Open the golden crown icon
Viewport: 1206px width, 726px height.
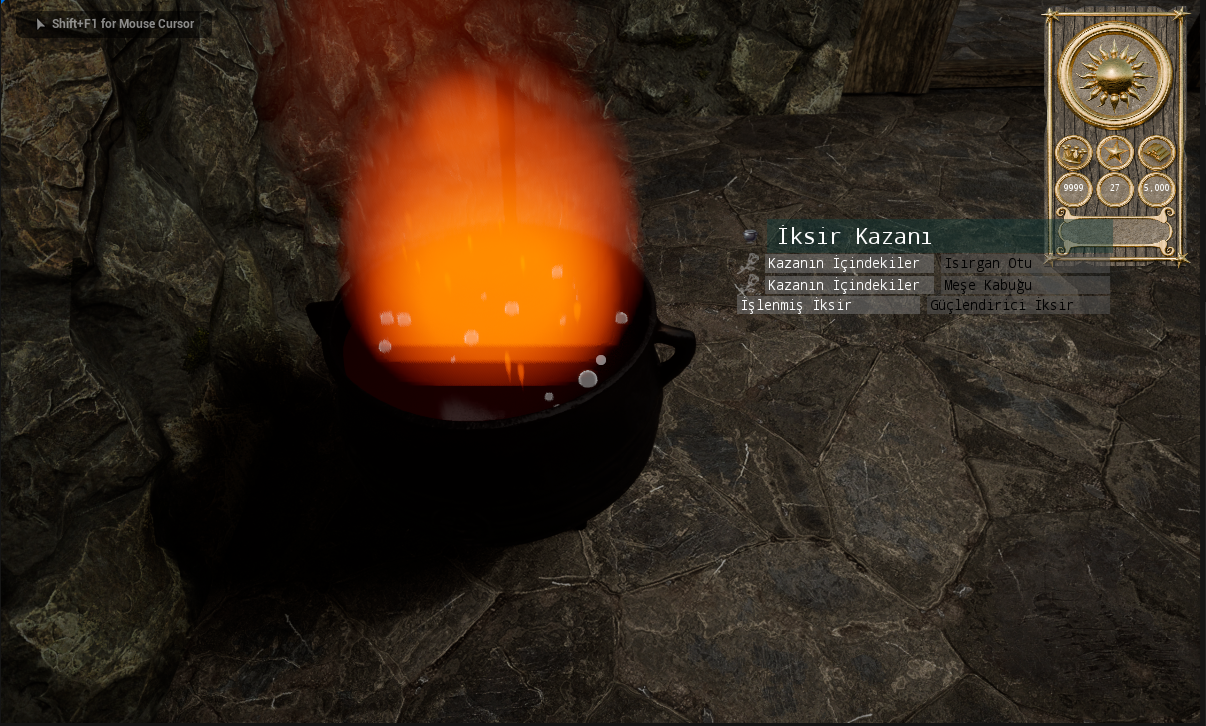1073,153
